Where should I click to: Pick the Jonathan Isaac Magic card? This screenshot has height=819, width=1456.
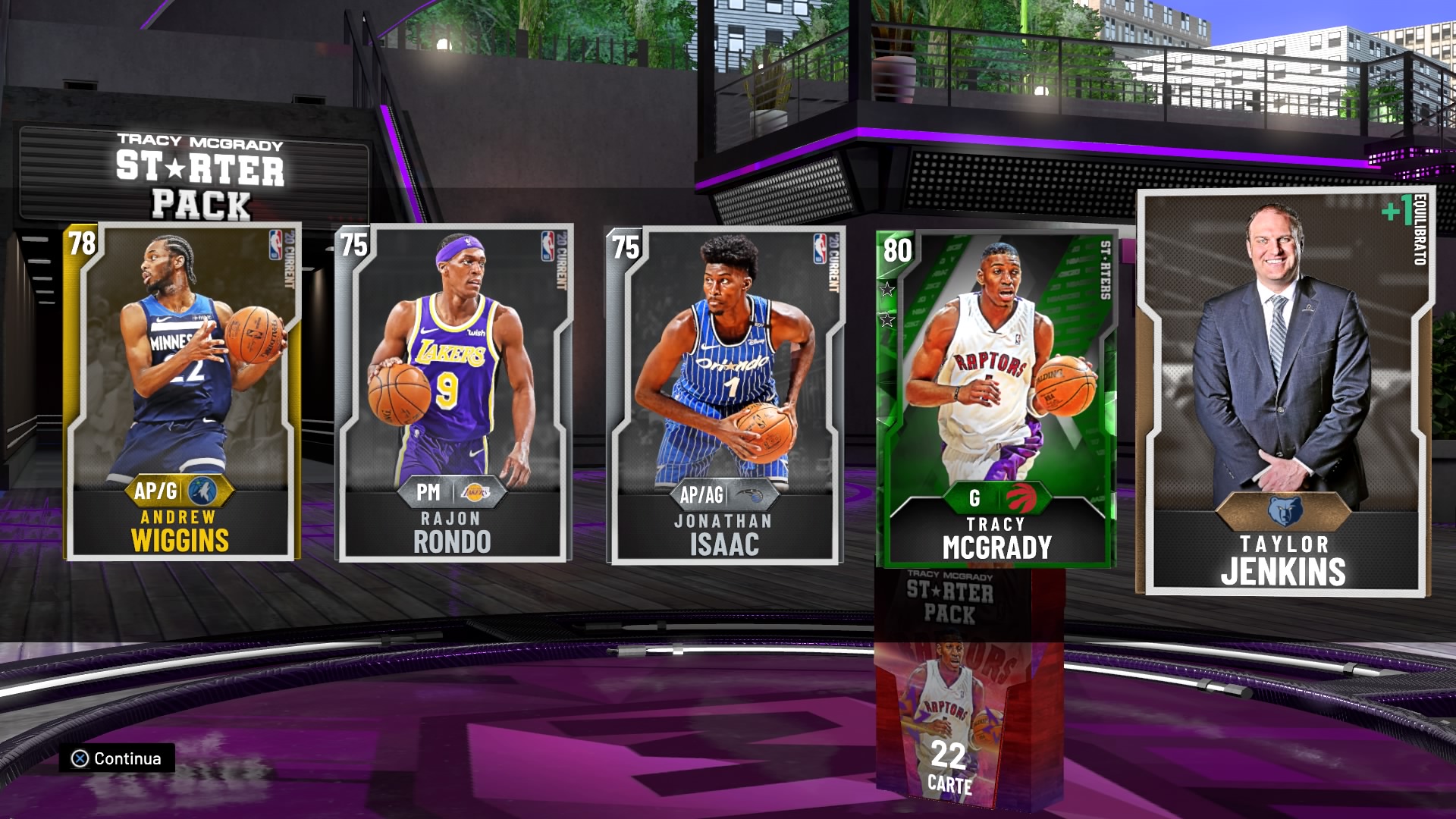[x=725, y=395]
